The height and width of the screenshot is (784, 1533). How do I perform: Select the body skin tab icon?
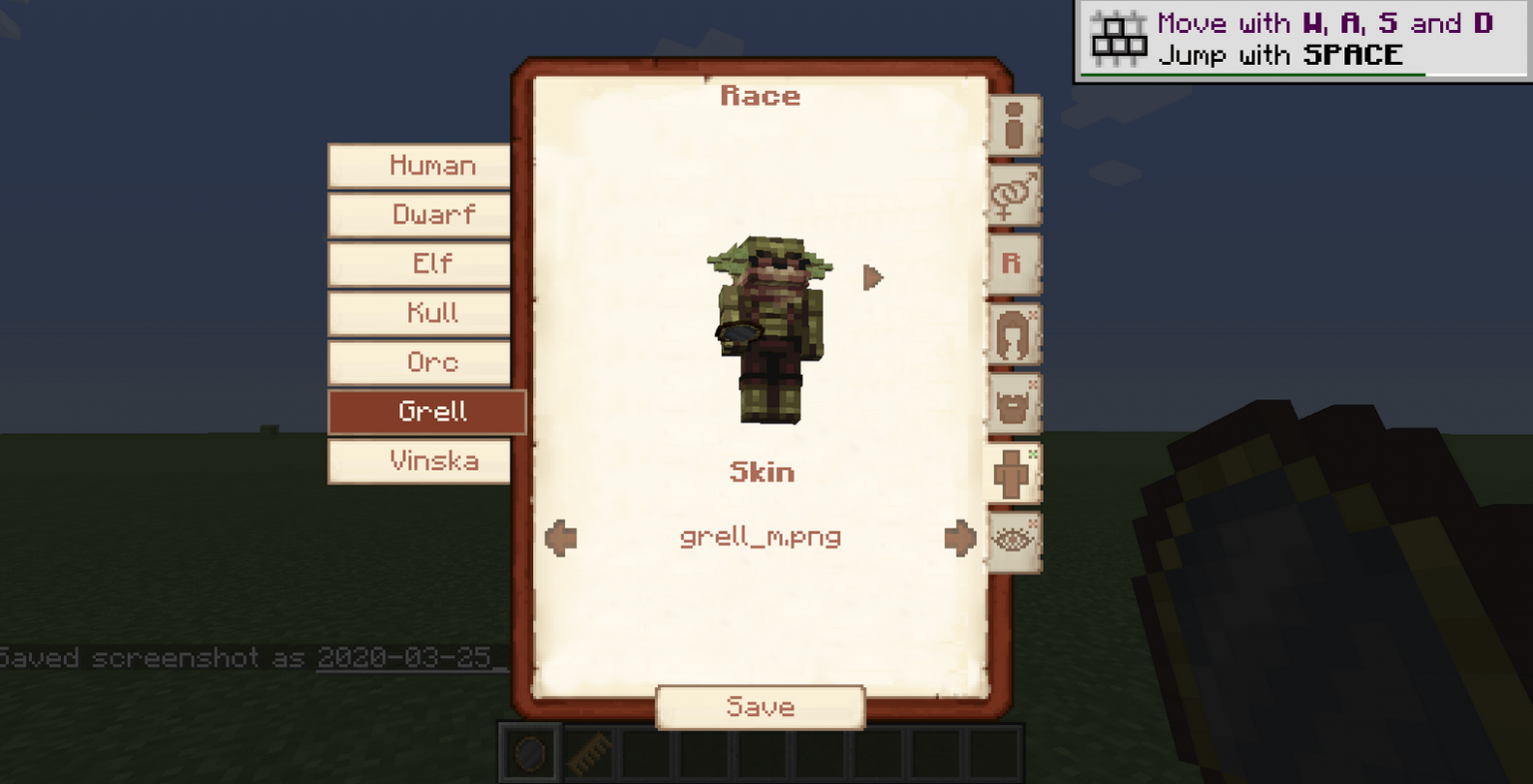click(x=1012, y=472)
